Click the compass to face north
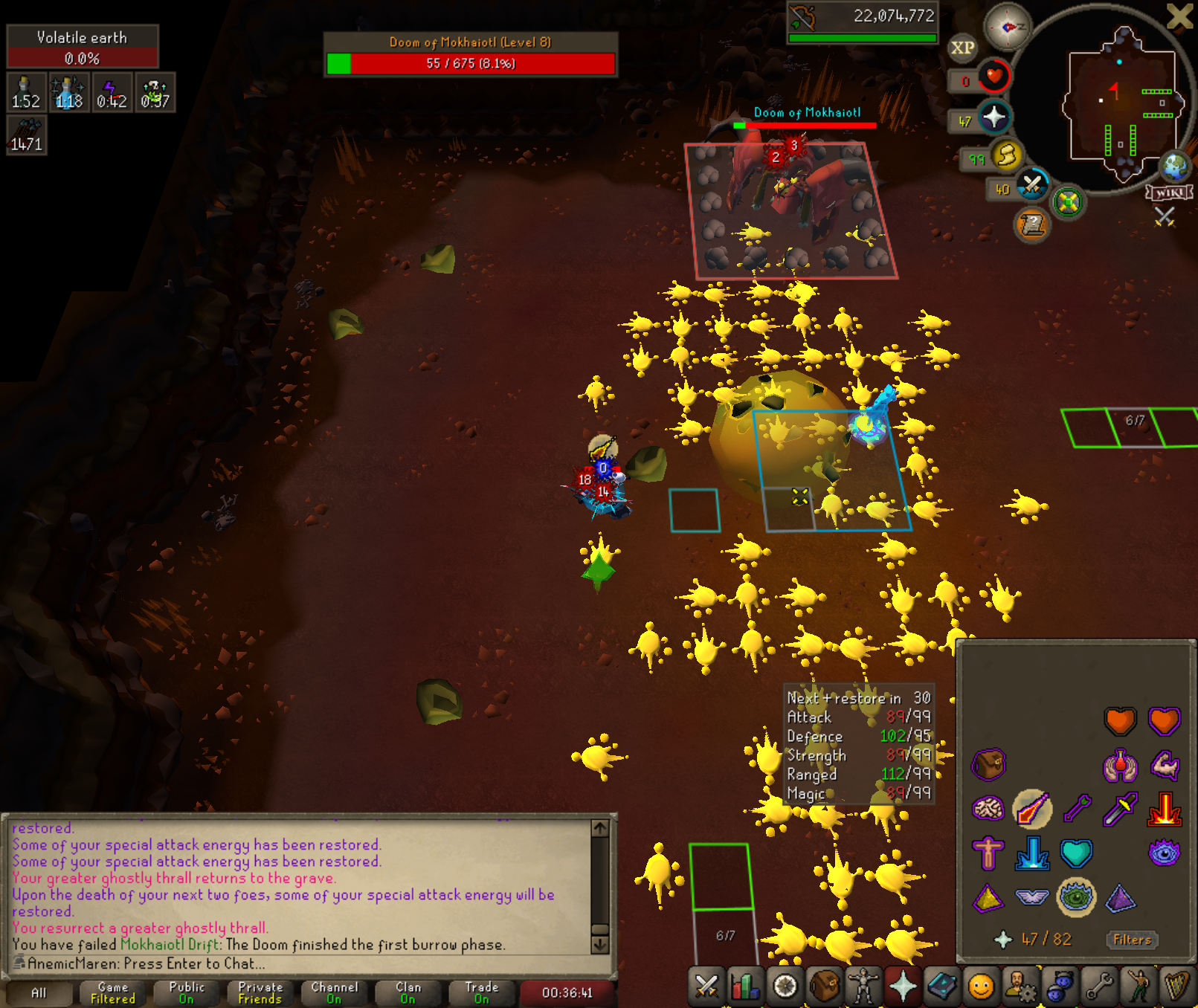The height and width of the screenshot is (1008, 1198). coord(1008,27)
